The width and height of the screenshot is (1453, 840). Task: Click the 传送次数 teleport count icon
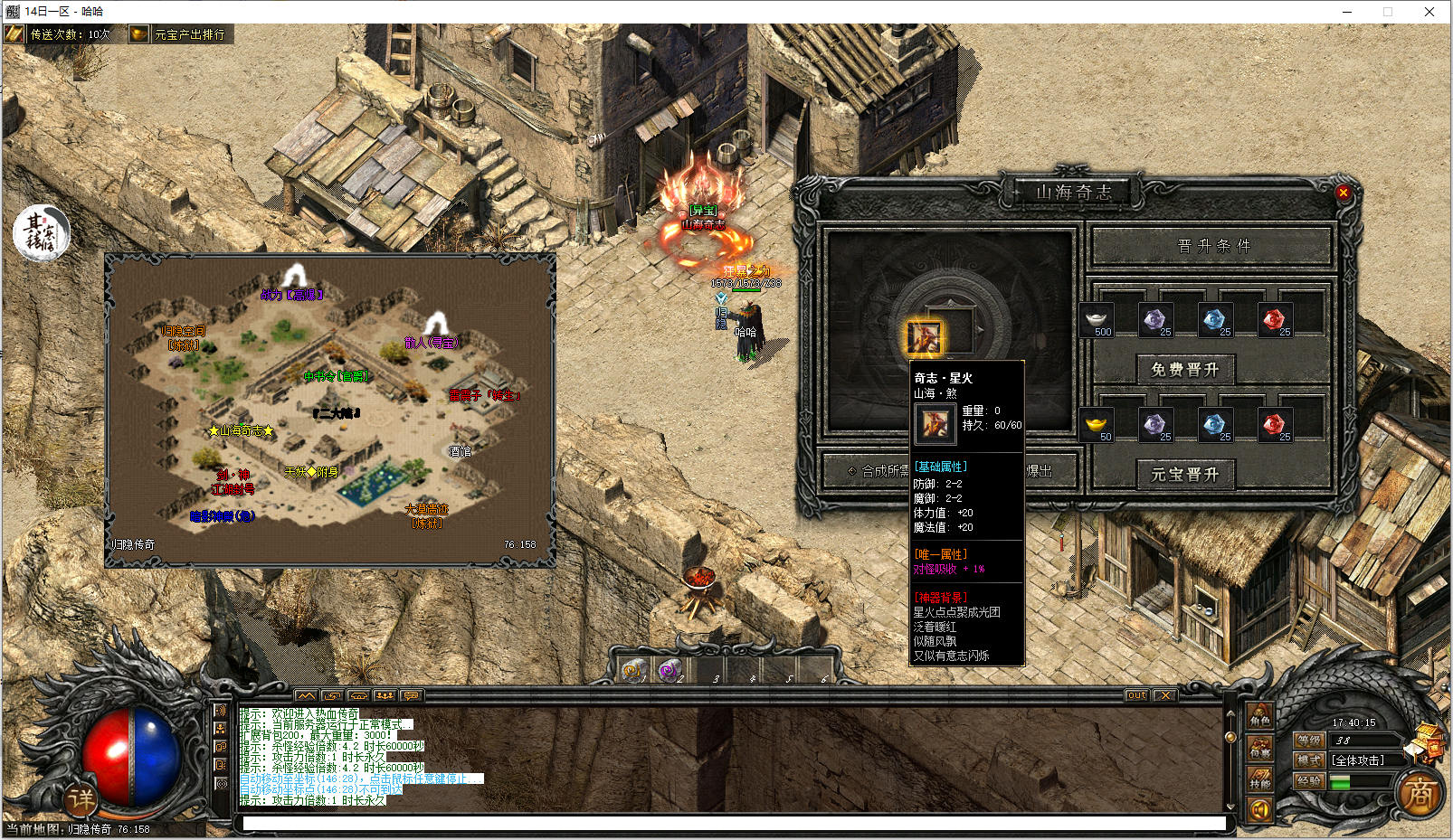tap(14, 34)
